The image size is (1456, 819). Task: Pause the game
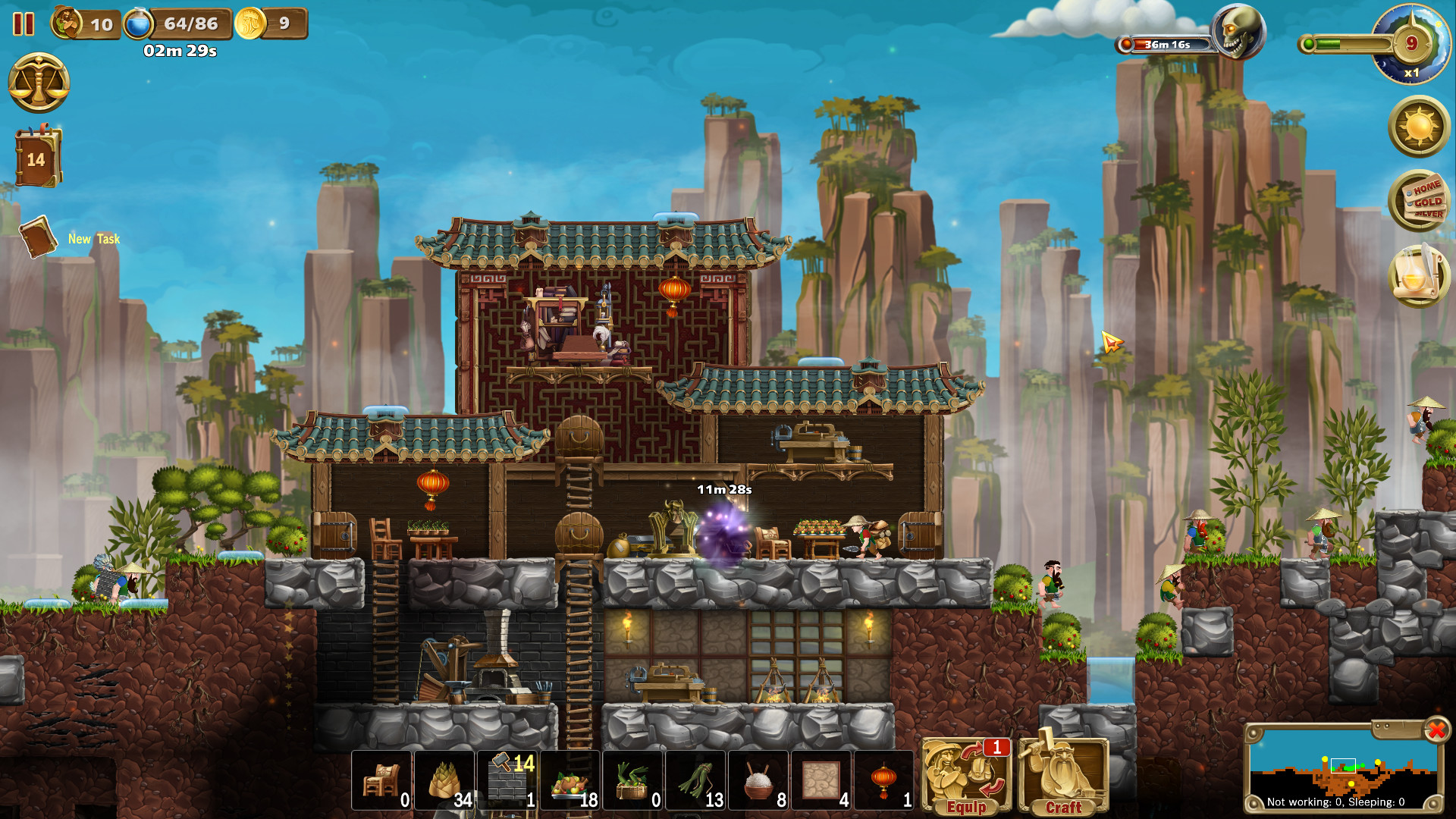point(24,25)
